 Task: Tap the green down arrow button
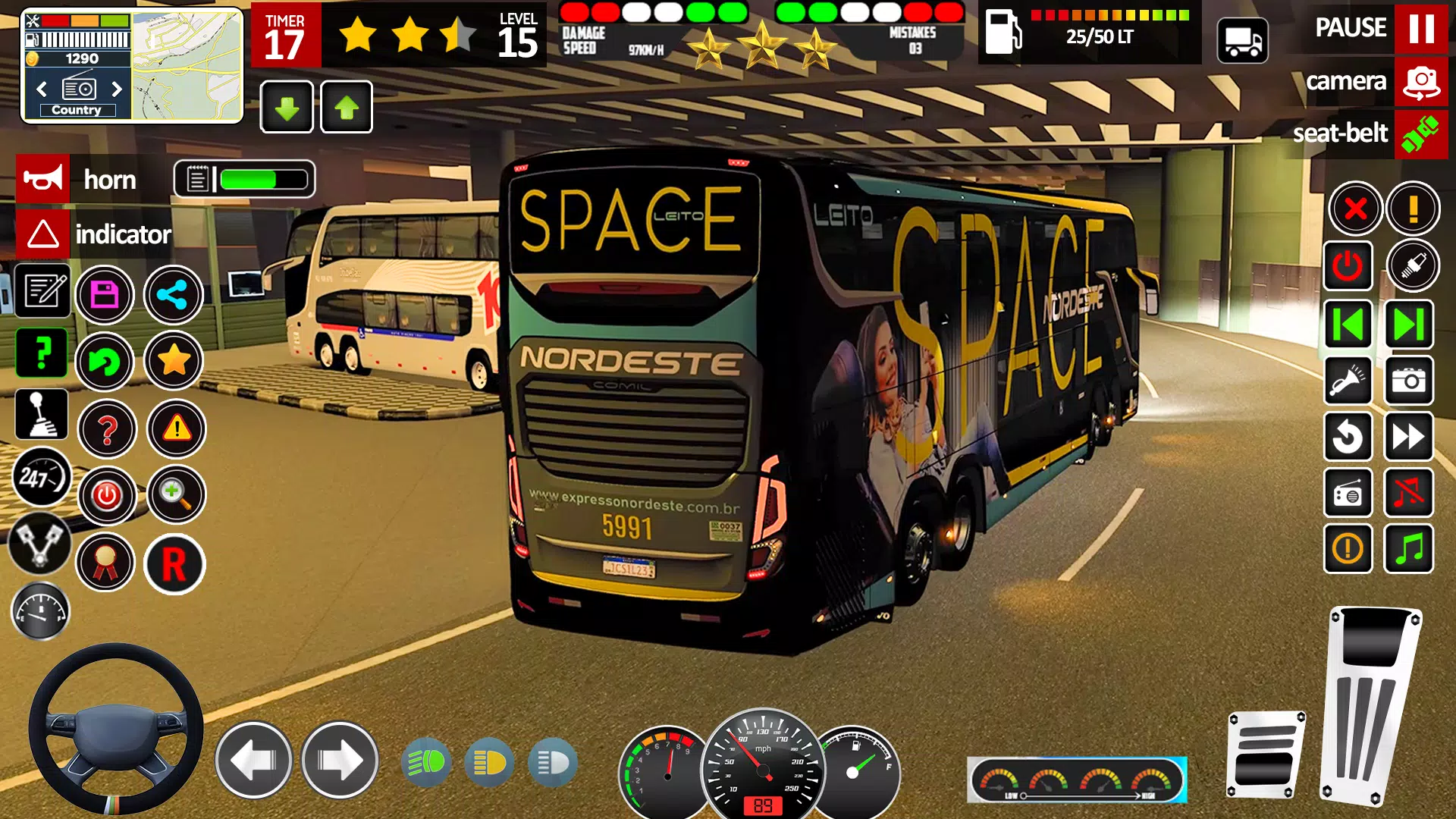[287, 108]
